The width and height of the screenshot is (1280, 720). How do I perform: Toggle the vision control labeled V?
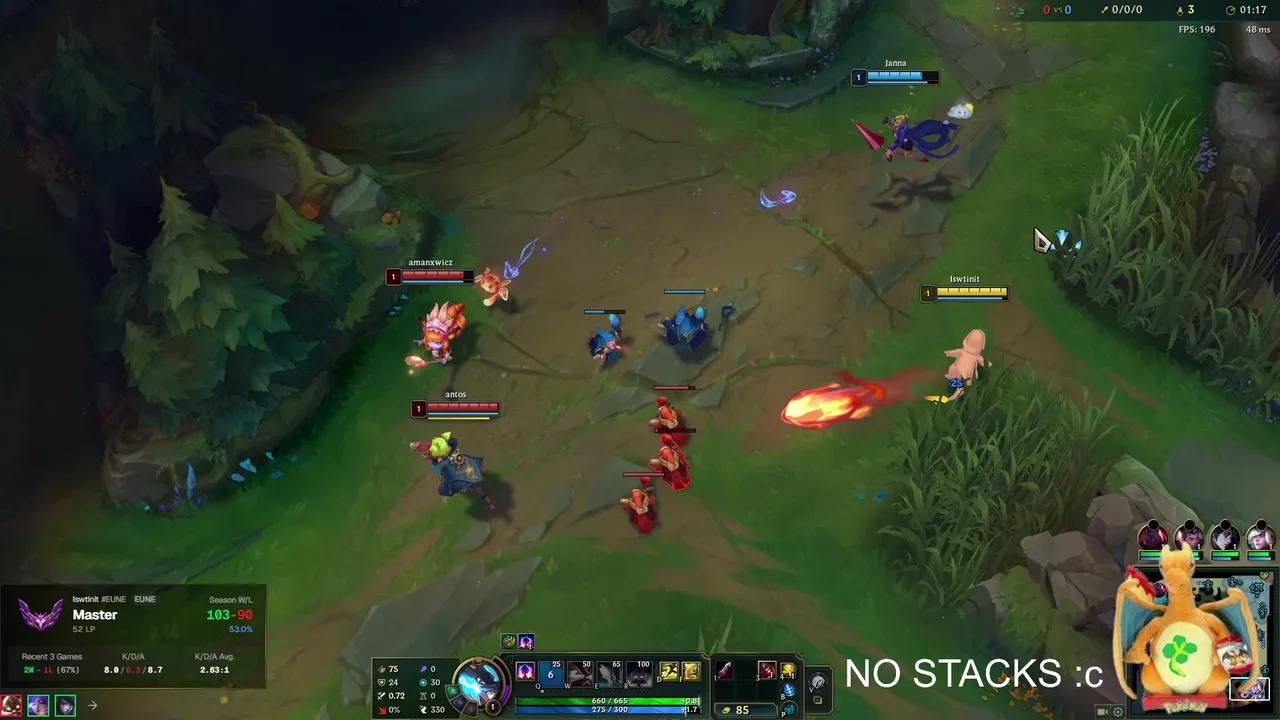(816, 681)
